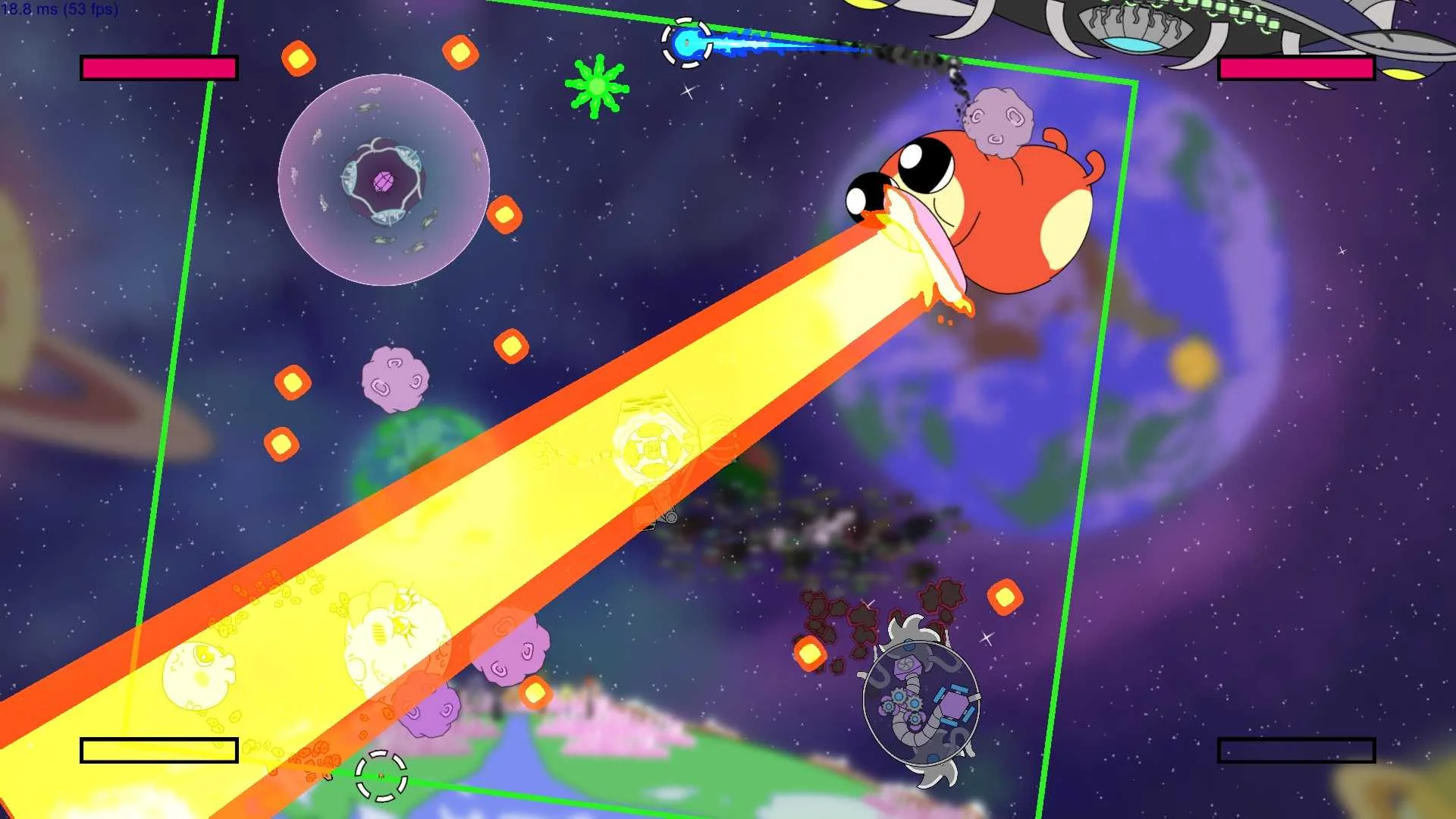Click the 18.8 ms FPS counter text
The height and width of the screenshot is (819, 1456).
point(59,11)
